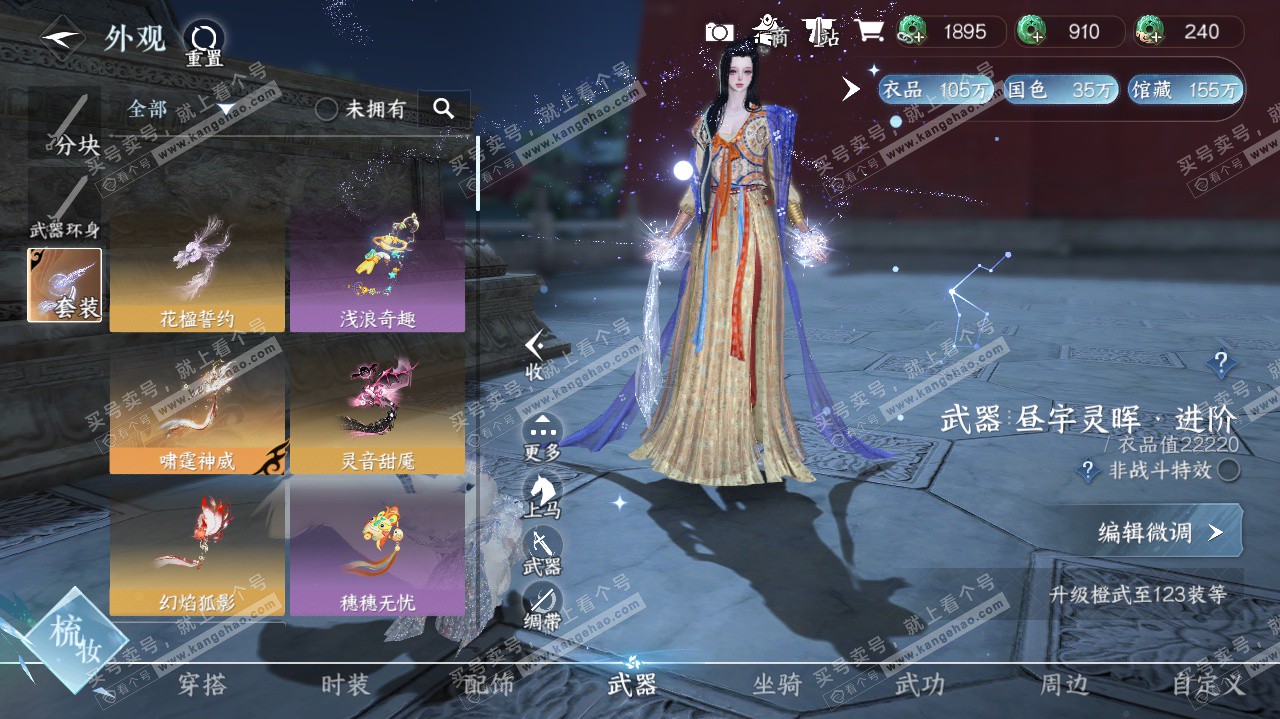This screenshot has height=719, width=1280.
Task: Collapse the panel with 收 arrow
Action: point(536,354)
